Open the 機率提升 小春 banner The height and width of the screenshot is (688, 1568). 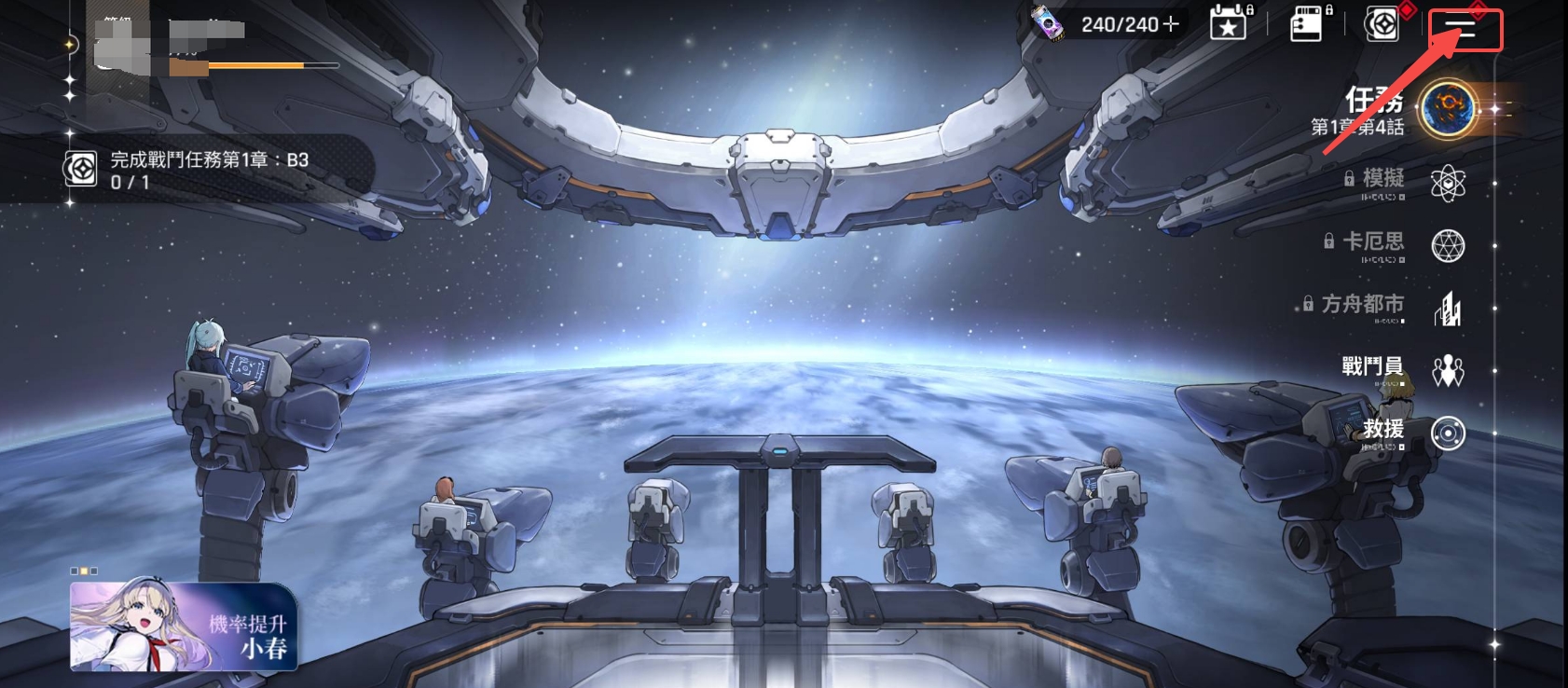(184, 626)
